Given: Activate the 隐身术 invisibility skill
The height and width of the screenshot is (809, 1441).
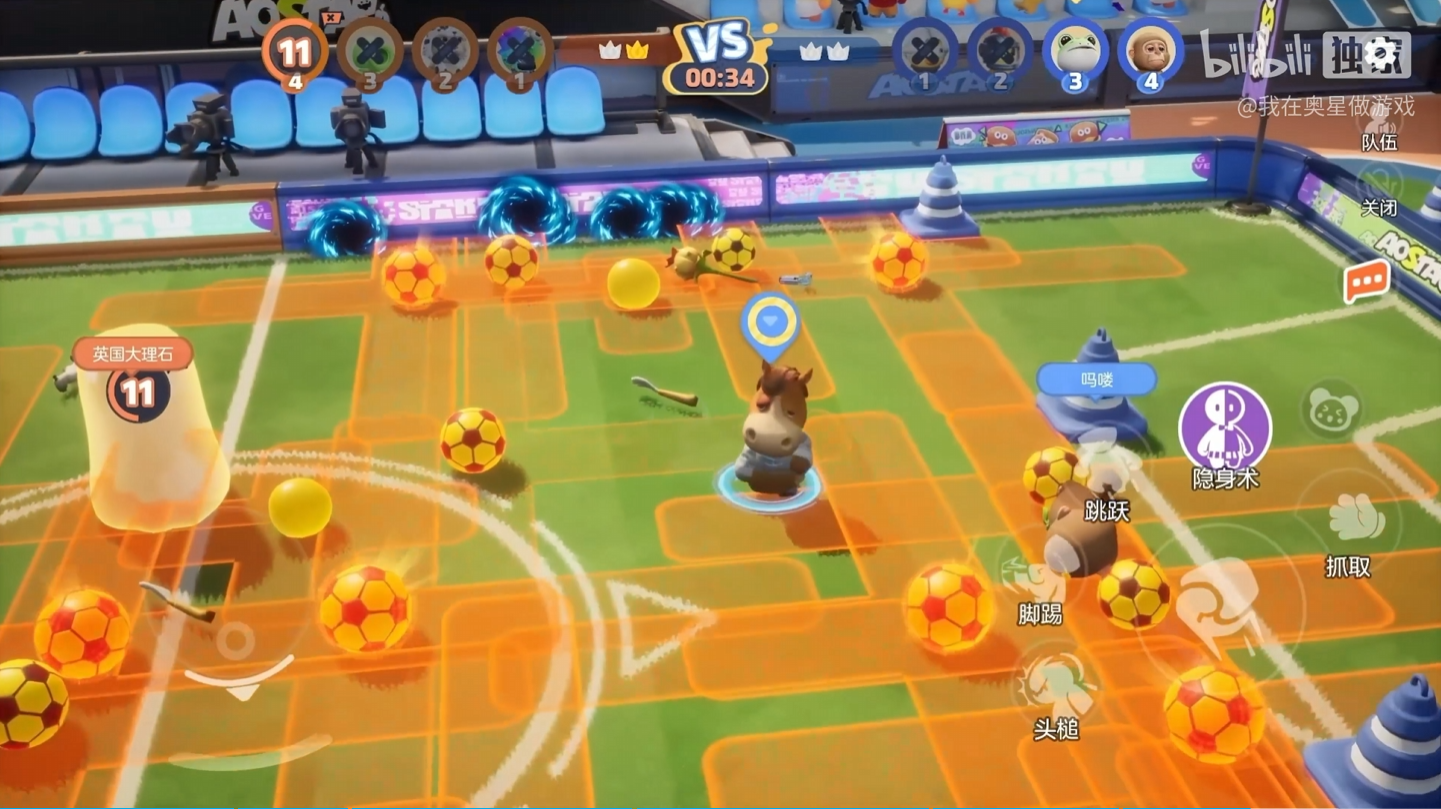Looking at the screenshot, I should point(1224,428).
